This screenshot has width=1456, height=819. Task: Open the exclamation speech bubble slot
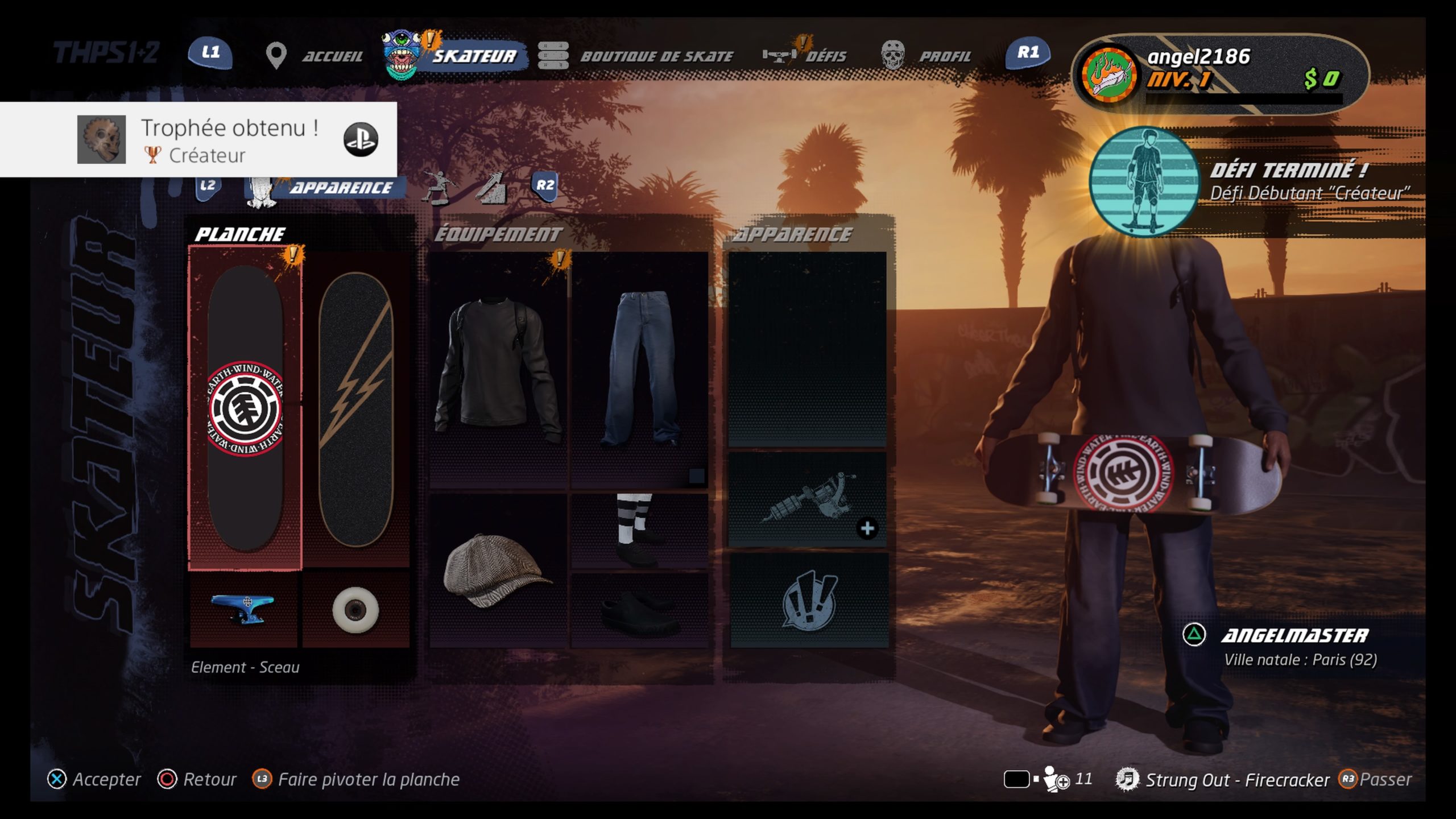point(808,600)
